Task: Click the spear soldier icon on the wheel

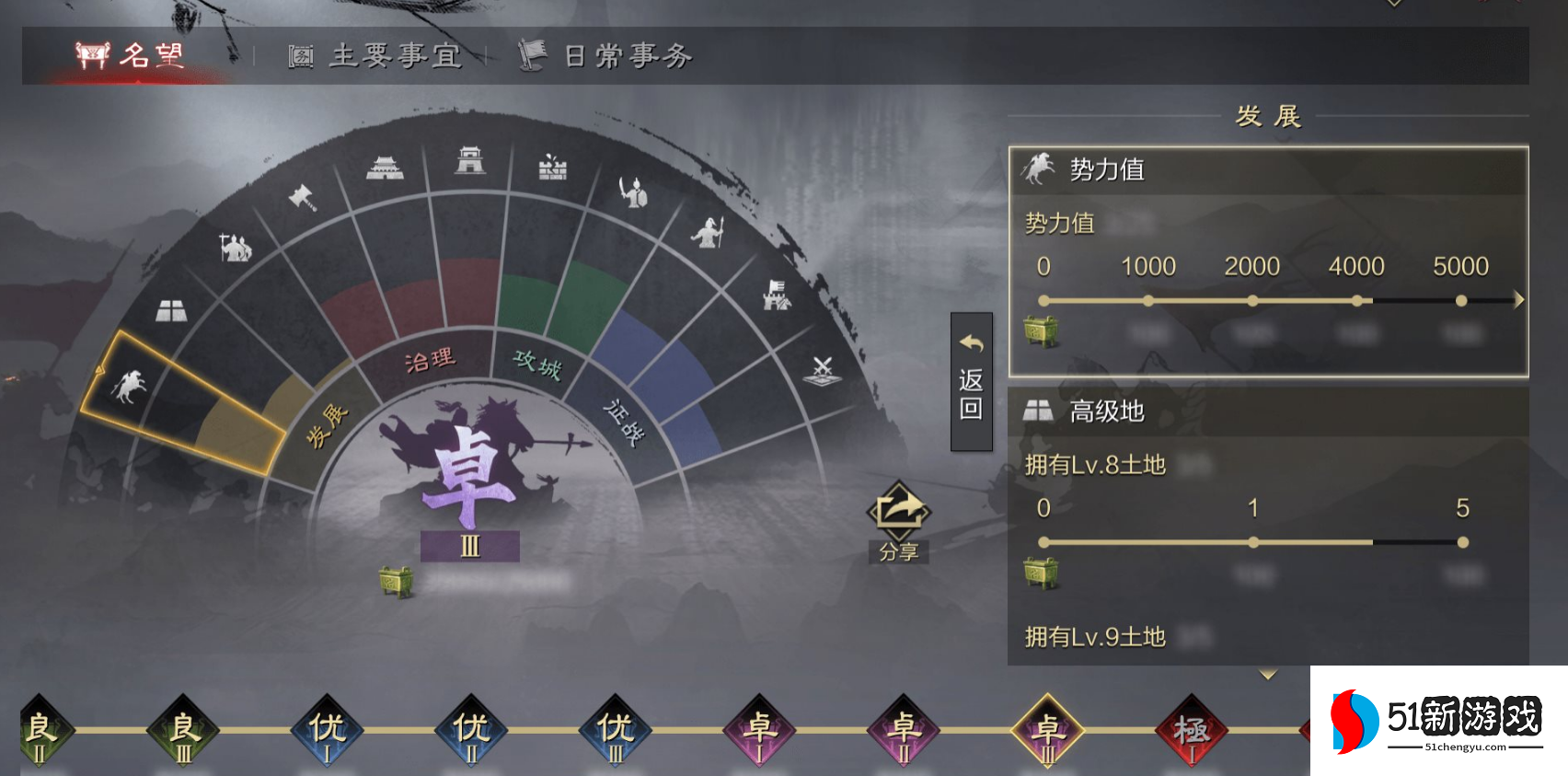Action: (708, 233)
